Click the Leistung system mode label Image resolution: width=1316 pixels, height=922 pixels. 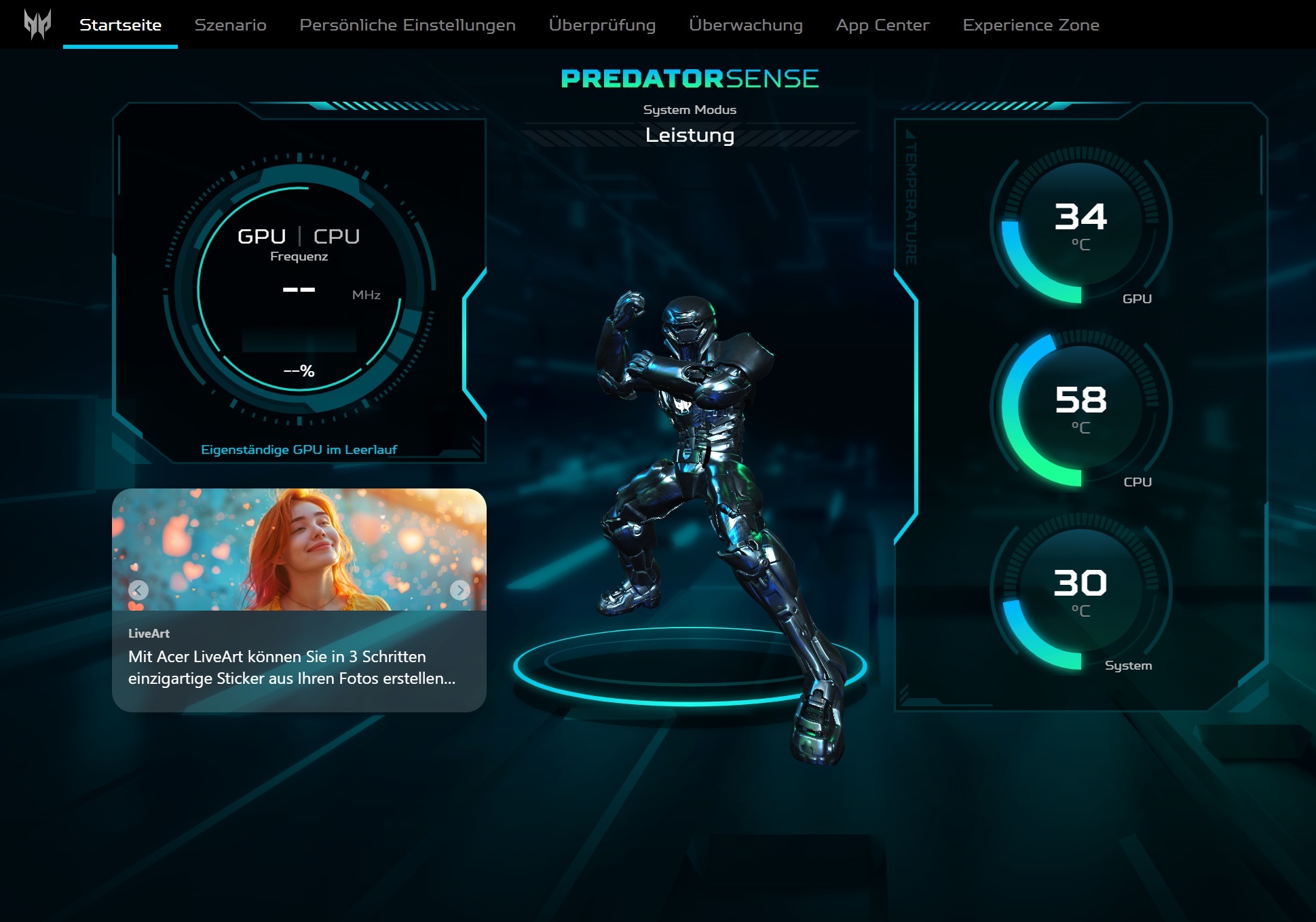pyautogui.click(x=690, y=135)
